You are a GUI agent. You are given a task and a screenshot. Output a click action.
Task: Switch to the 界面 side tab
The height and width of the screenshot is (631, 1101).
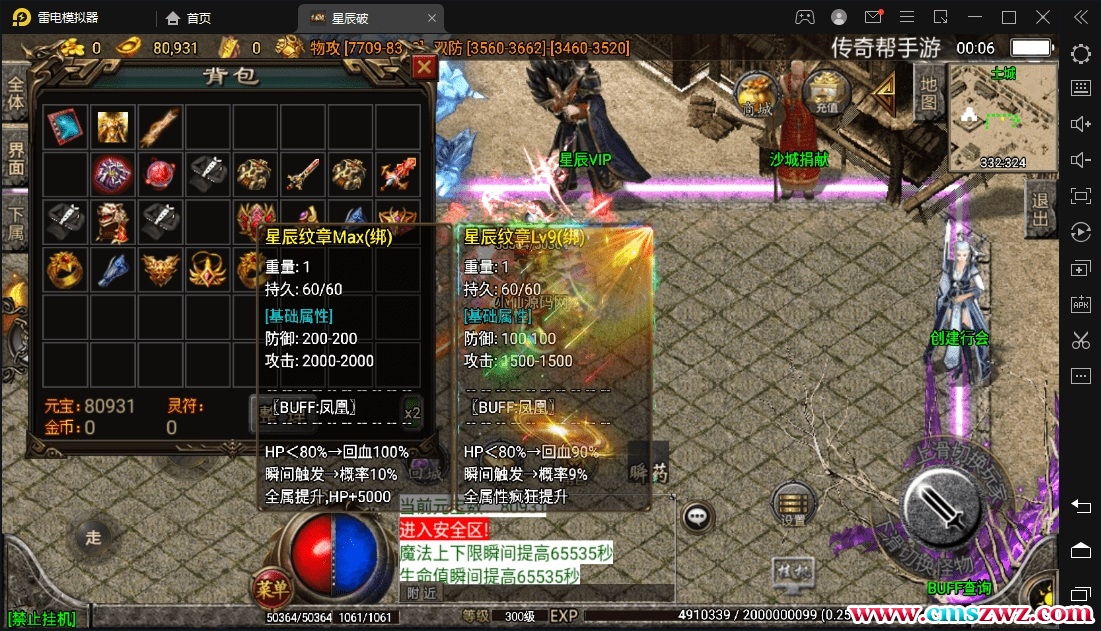click(x=16, y=159)
